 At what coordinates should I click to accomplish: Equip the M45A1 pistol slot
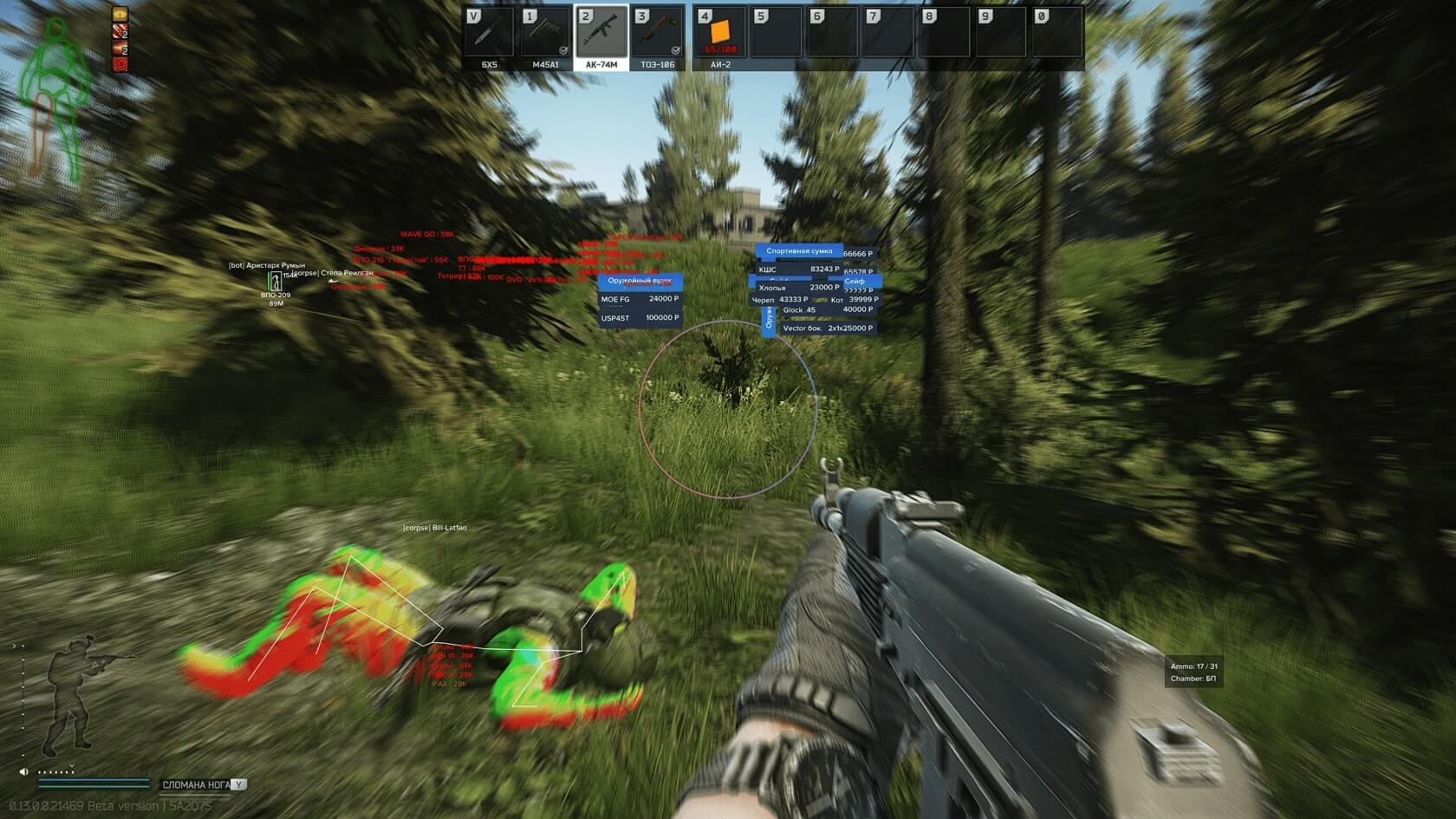[545, 35]
